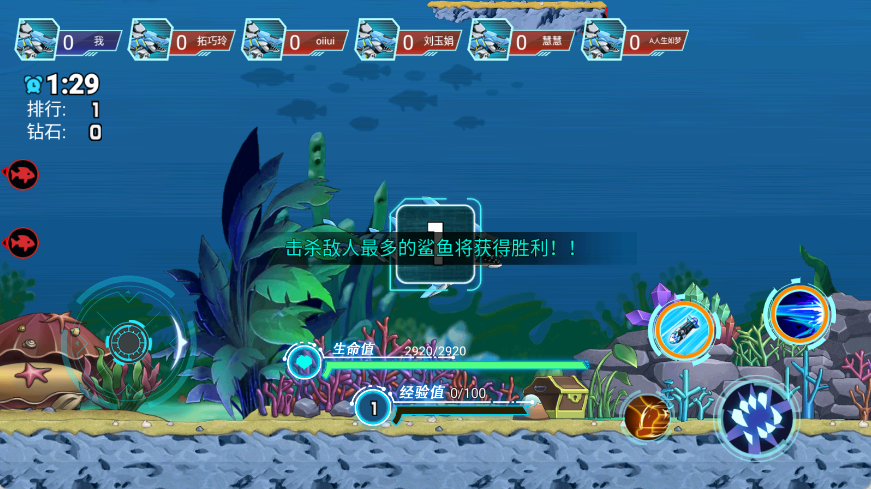This screenshot has height=489, width=871.
Task: Select player 拓巧玲 in the scoreboard
Action: click(182, 41)
